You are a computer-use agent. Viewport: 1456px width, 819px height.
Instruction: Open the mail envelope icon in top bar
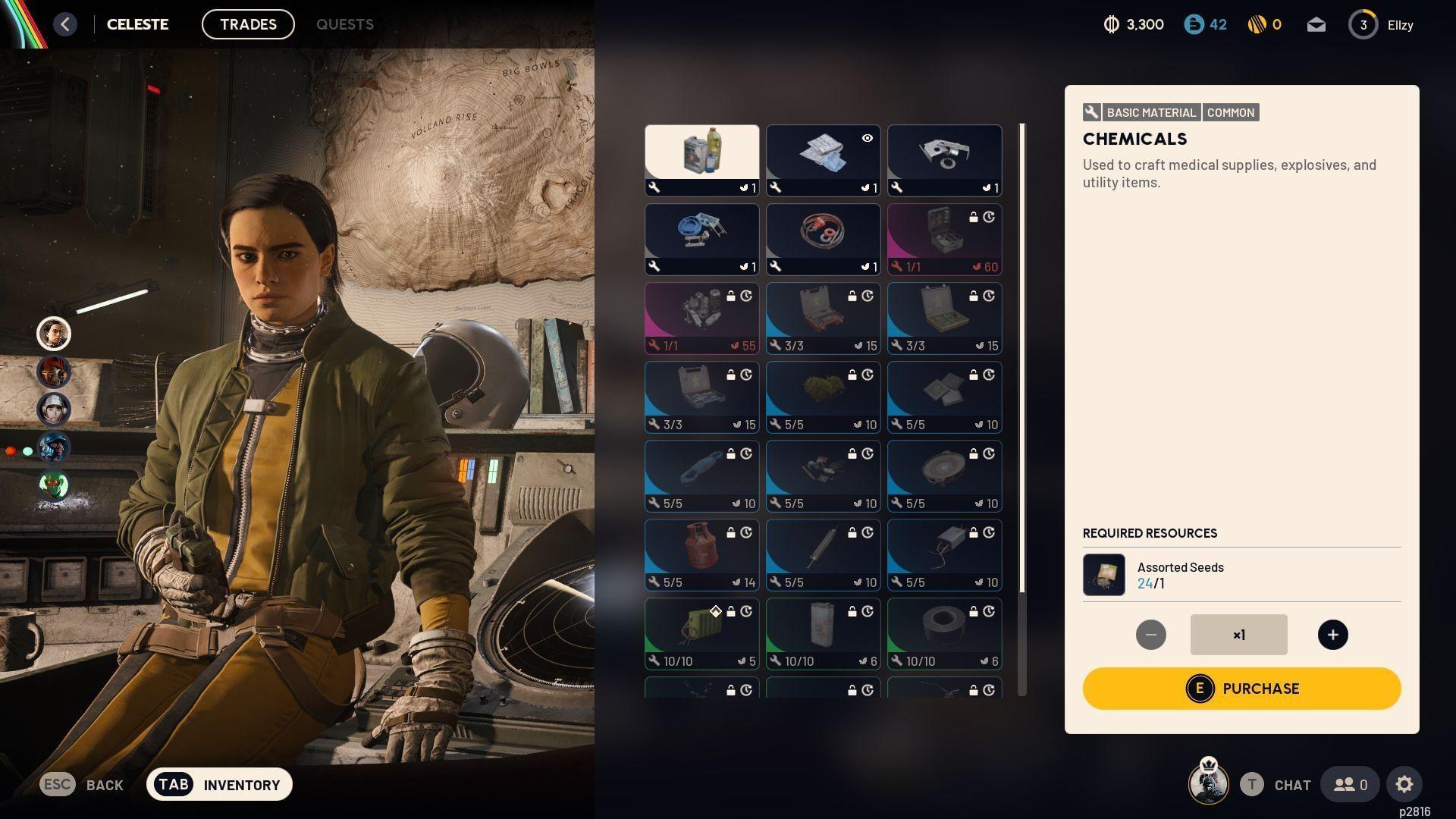click(x=1316, y=24)
